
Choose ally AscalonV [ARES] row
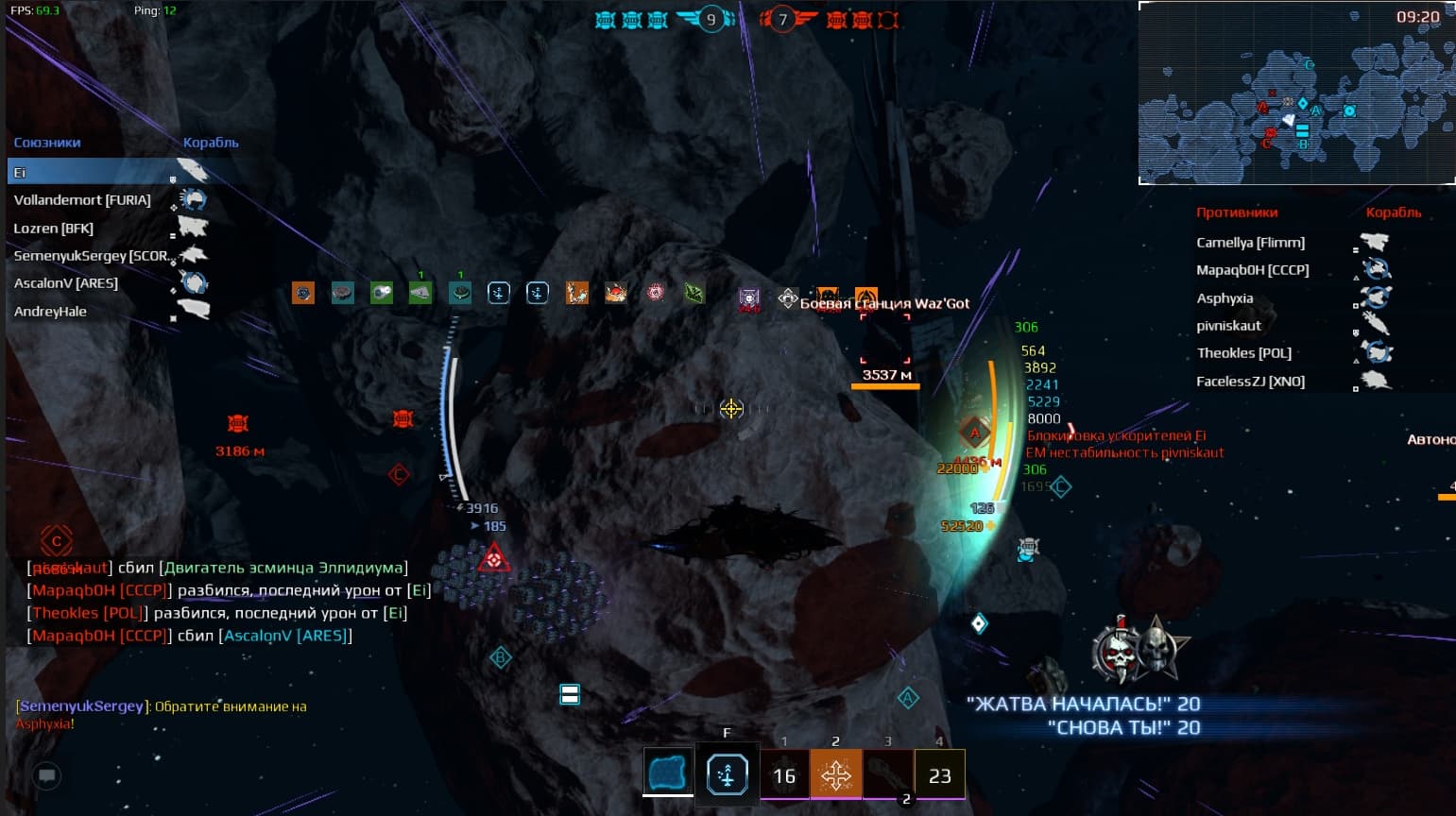(x=66, y=283)
